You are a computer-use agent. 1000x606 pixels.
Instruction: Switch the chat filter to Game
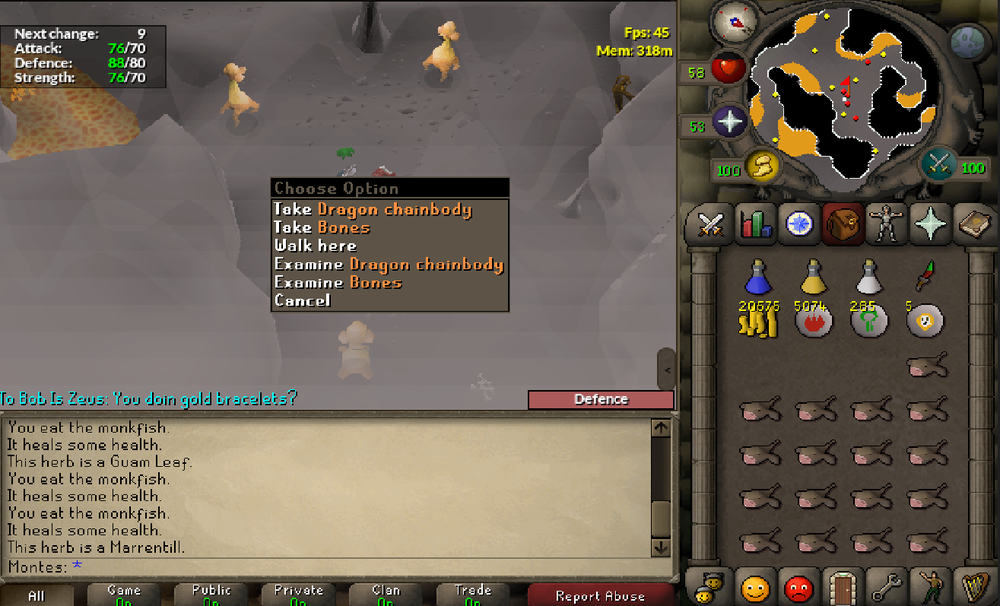pyautogui.click(x=124, y=595)
